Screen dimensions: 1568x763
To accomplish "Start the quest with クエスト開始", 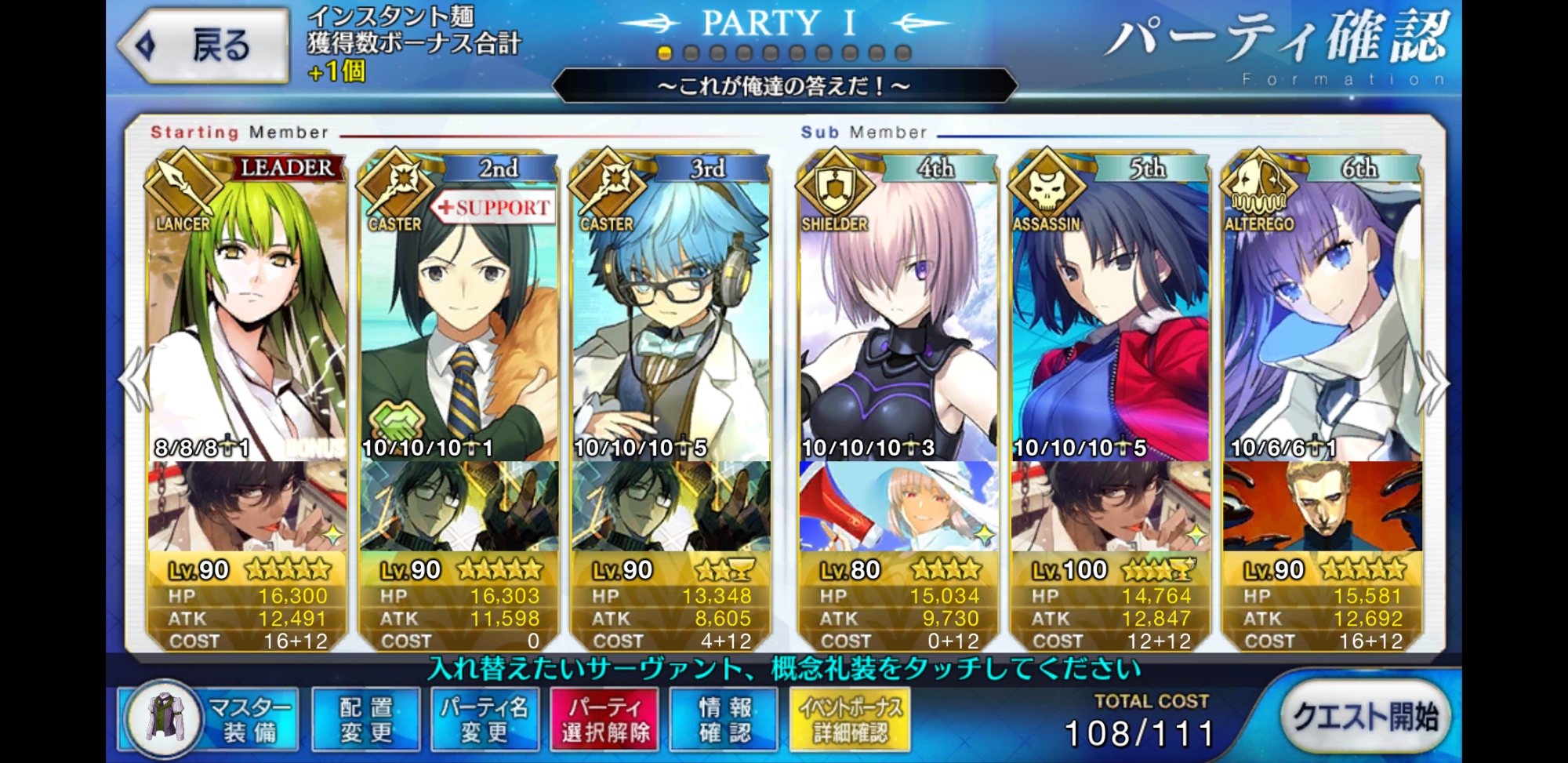I will coord(1364,716).
